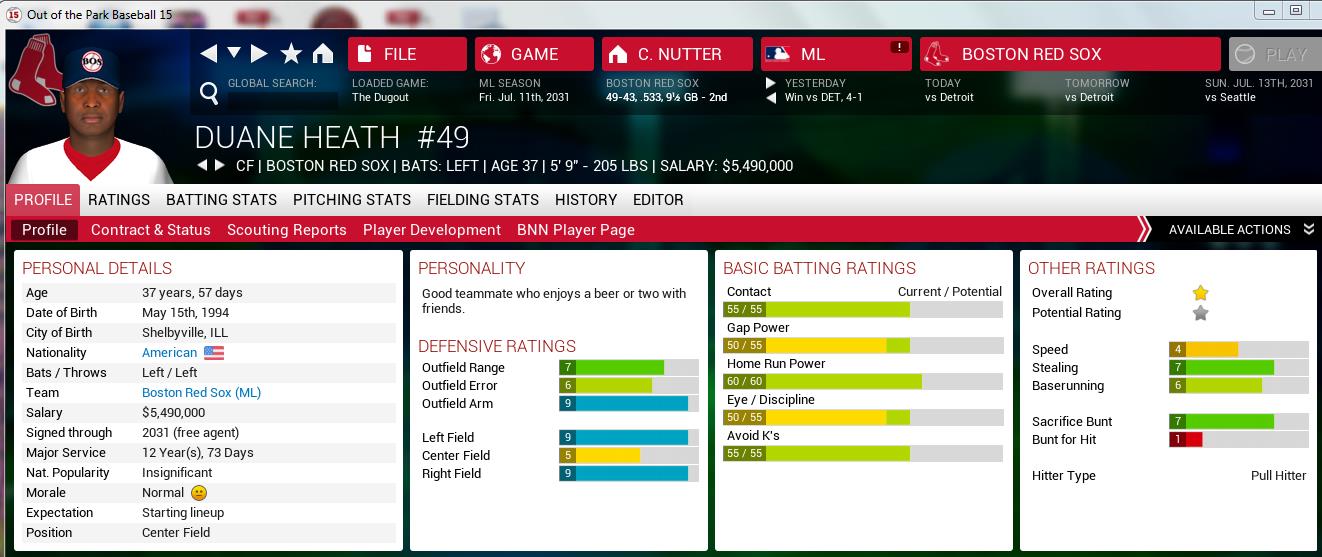Open the BNN Player Page

point(576,230)
